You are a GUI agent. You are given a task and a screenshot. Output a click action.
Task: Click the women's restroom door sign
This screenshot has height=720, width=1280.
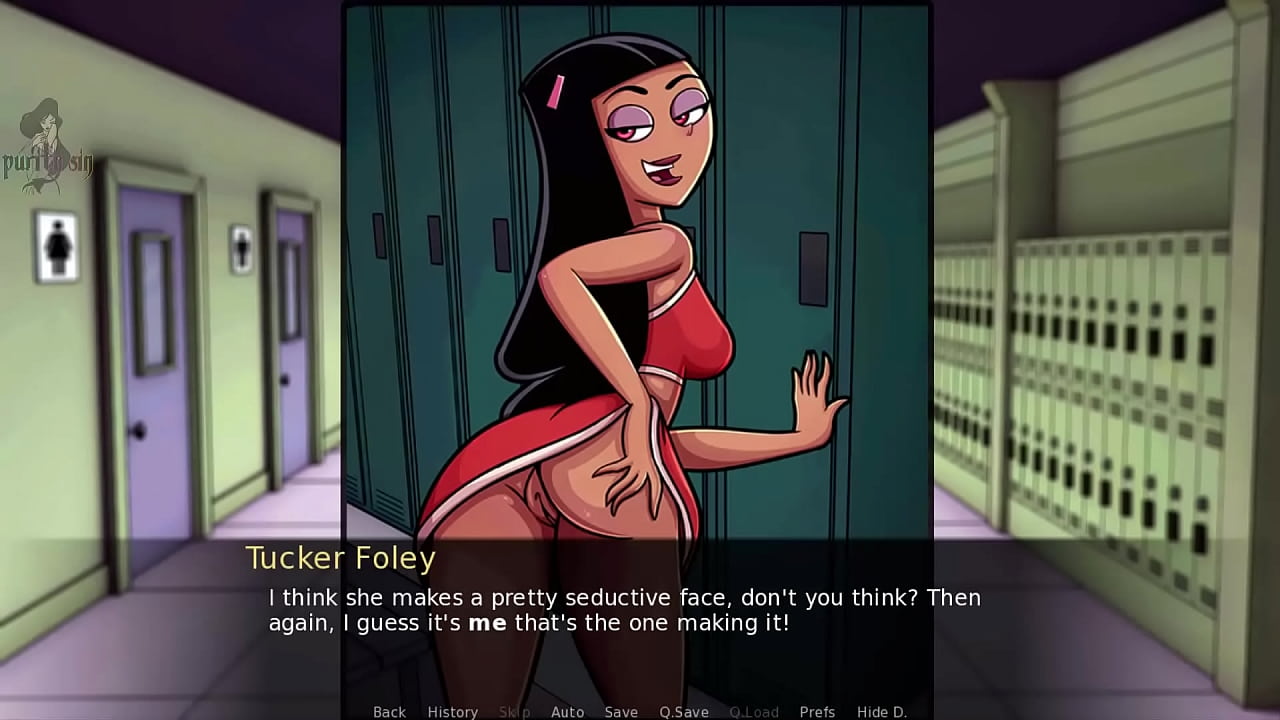click(x=55, y=245)
